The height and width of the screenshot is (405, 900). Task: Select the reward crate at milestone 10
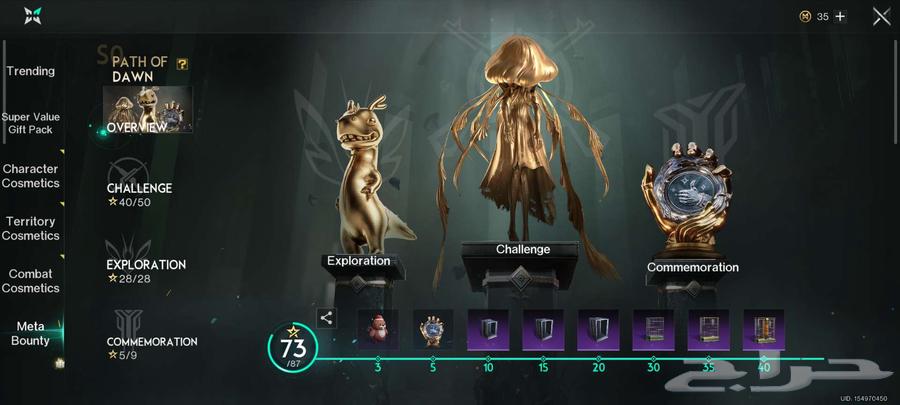488,329
